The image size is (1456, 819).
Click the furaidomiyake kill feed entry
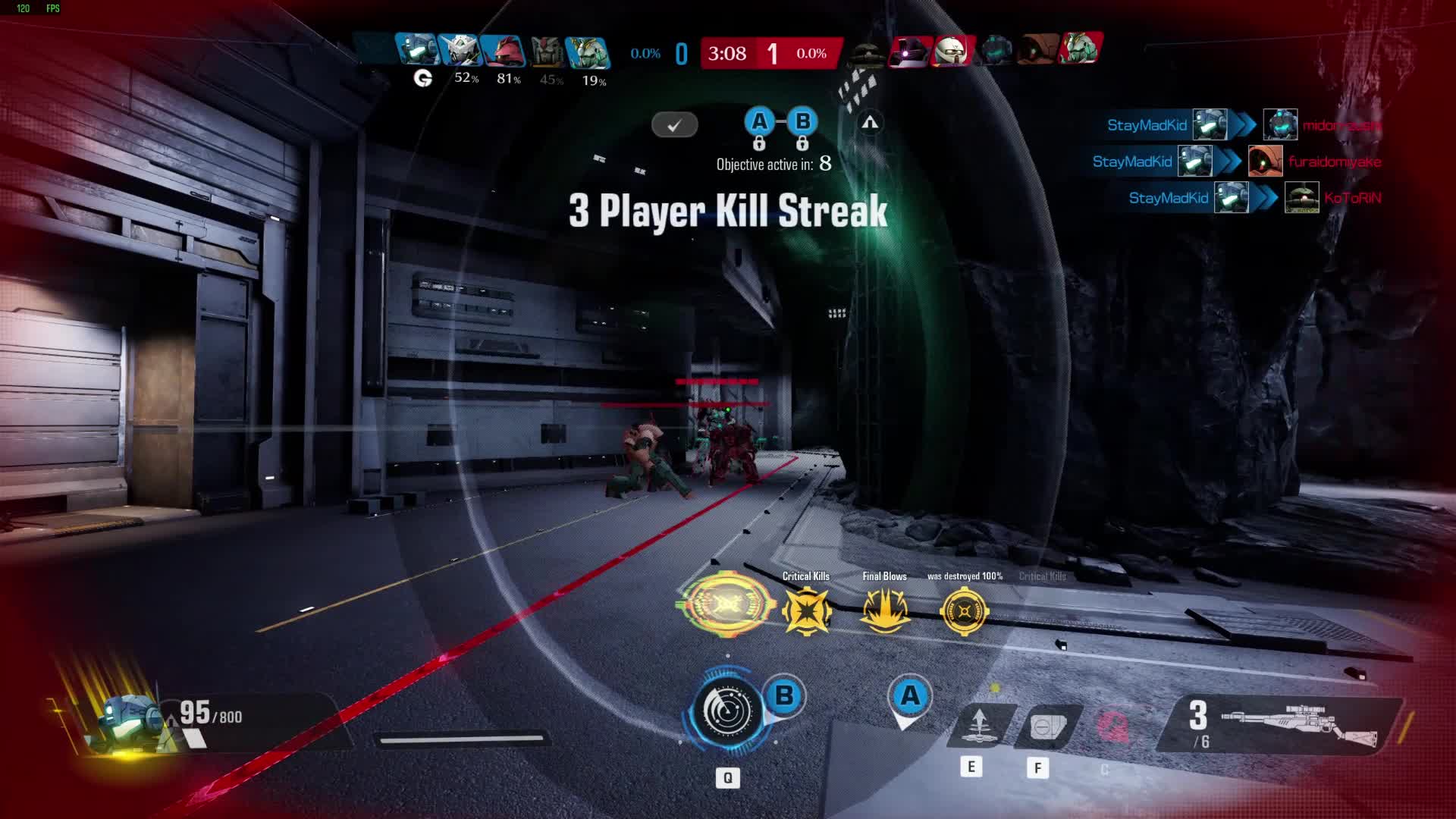[x=1236, y=162]
